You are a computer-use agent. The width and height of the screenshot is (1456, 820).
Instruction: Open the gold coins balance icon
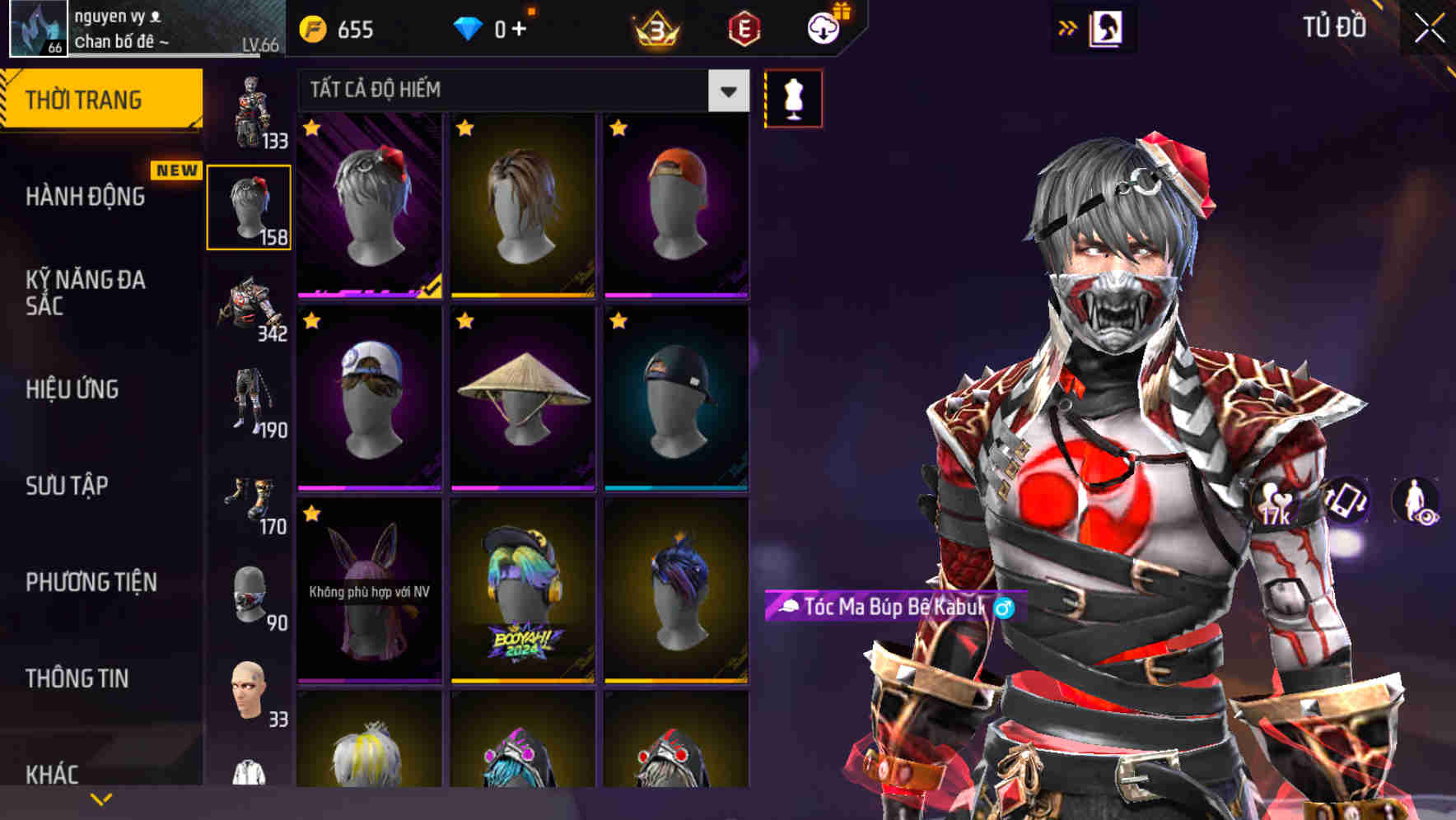[x=311, y=30]
